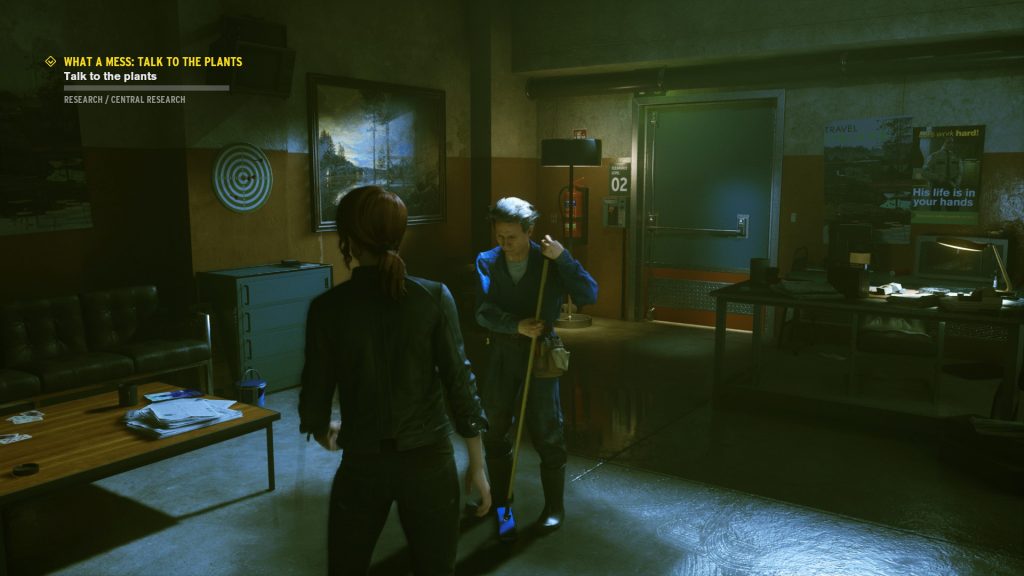Click the "Research / Central Research" location label
The image size is (1024, 576).
tap(124, 100)
